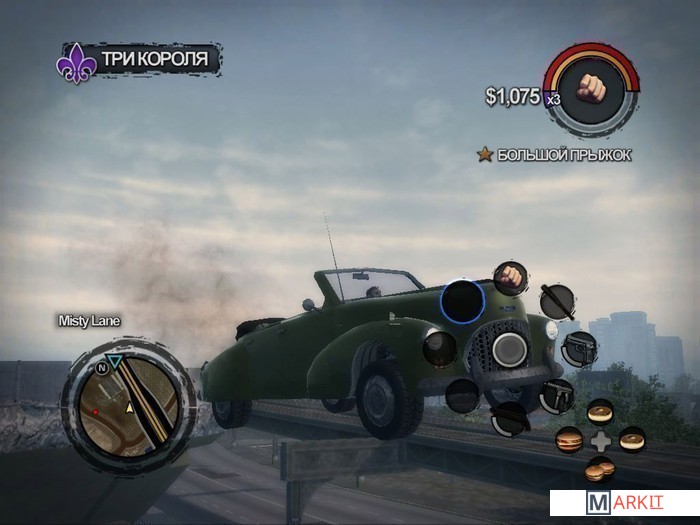Choose the nightstick melee weapon slot
700x525 pixels.
pyautogui.click(x=556, y=301)
